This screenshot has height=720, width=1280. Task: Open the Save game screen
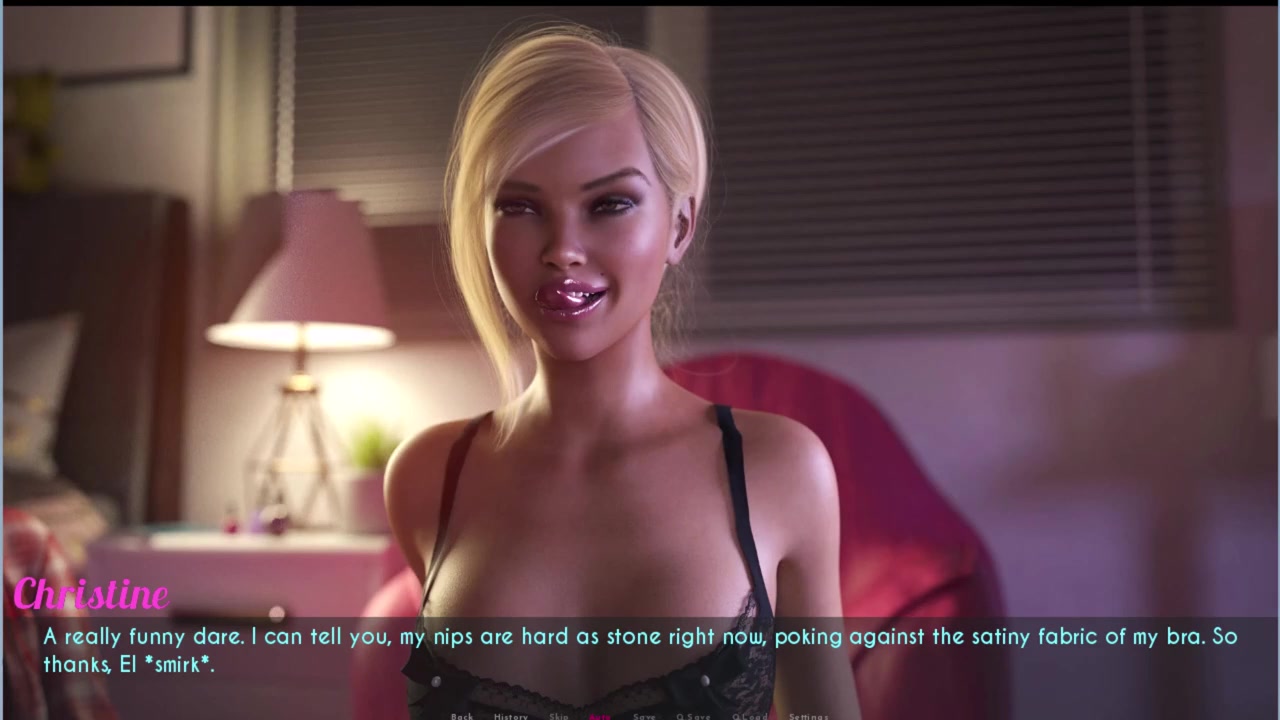coord(644,716)
